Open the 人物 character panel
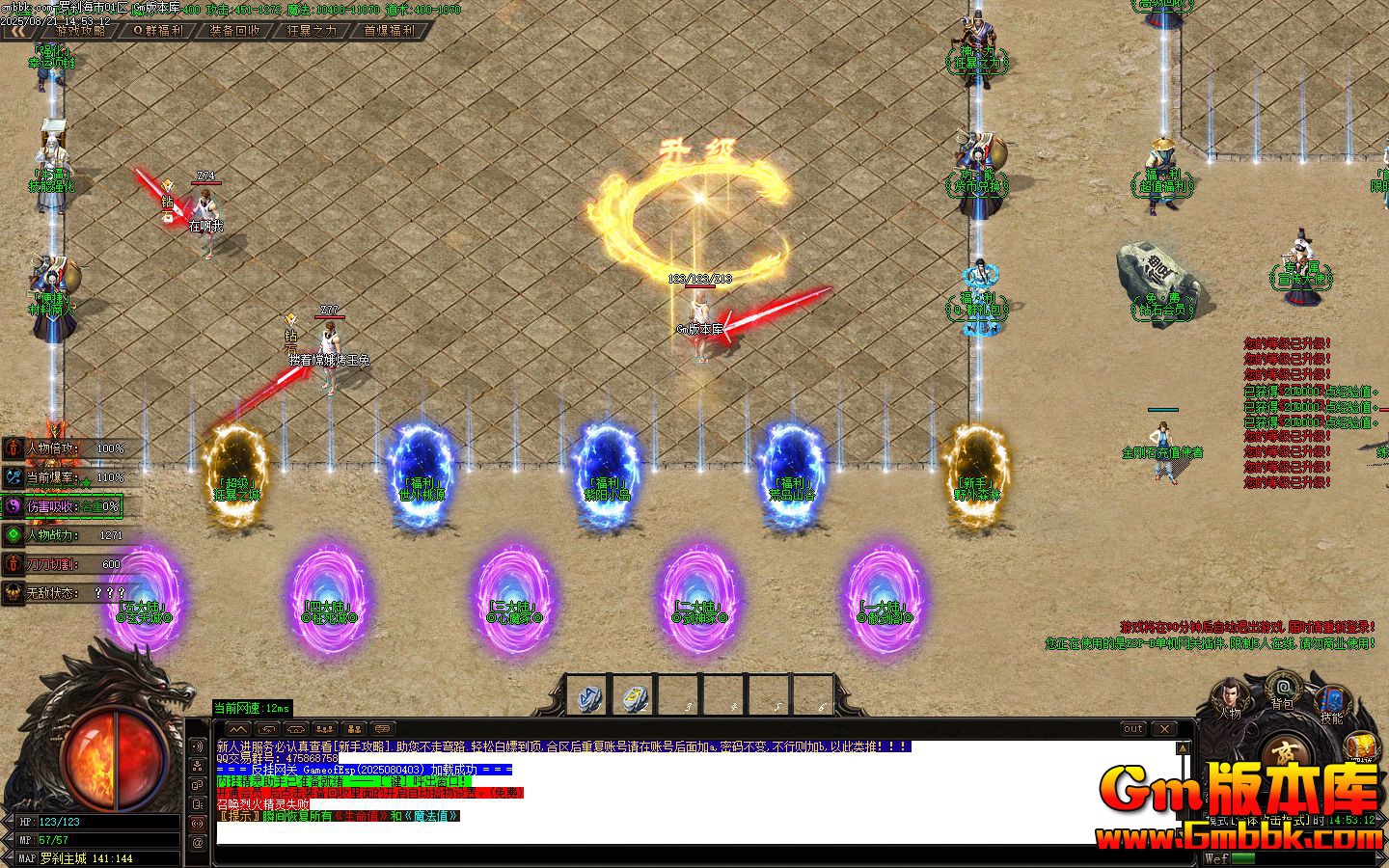The height and width of the screenshot is (868, 1389). 1231,696
